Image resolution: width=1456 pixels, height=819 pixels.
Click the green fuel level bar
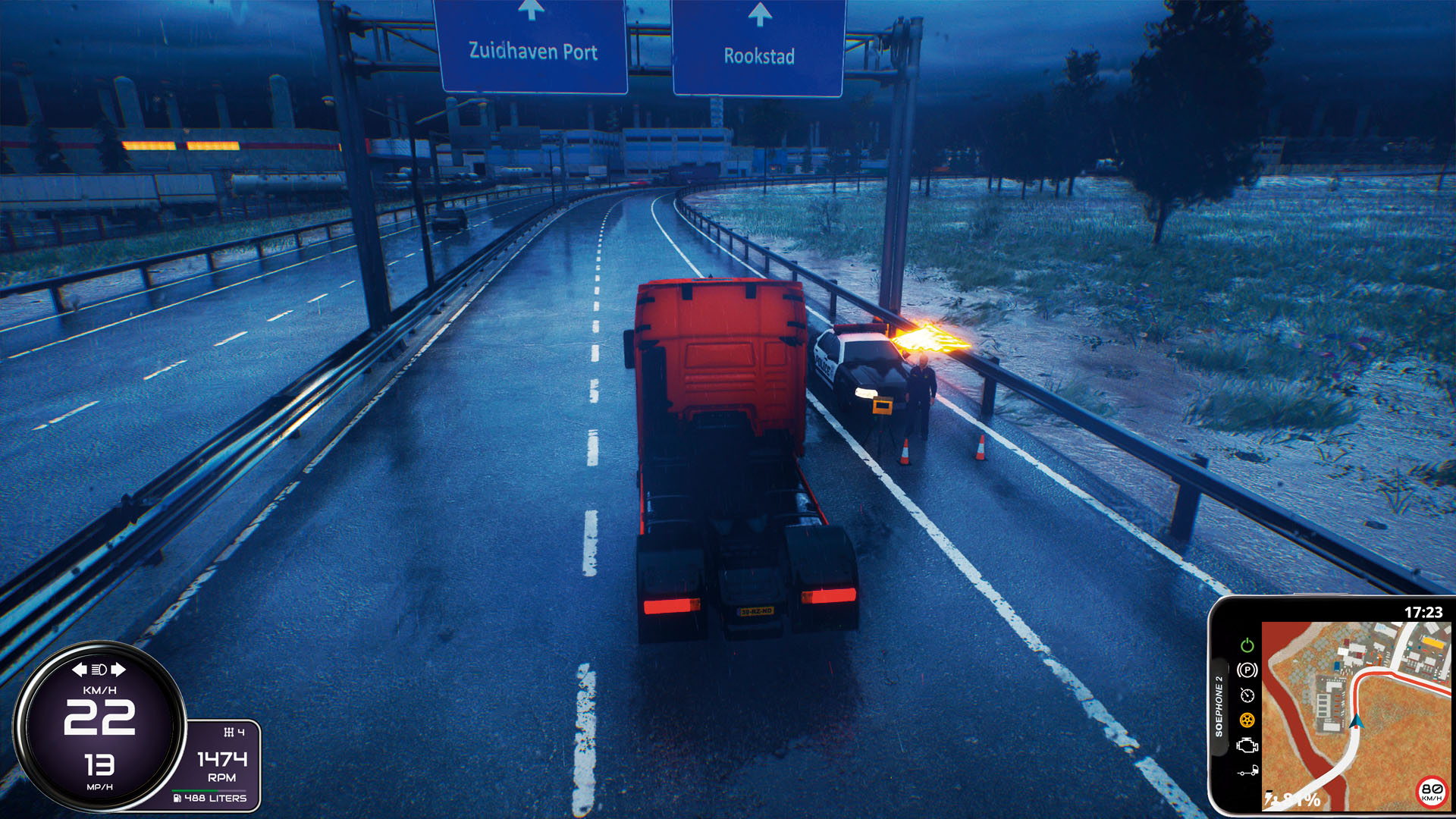point(195,790)
